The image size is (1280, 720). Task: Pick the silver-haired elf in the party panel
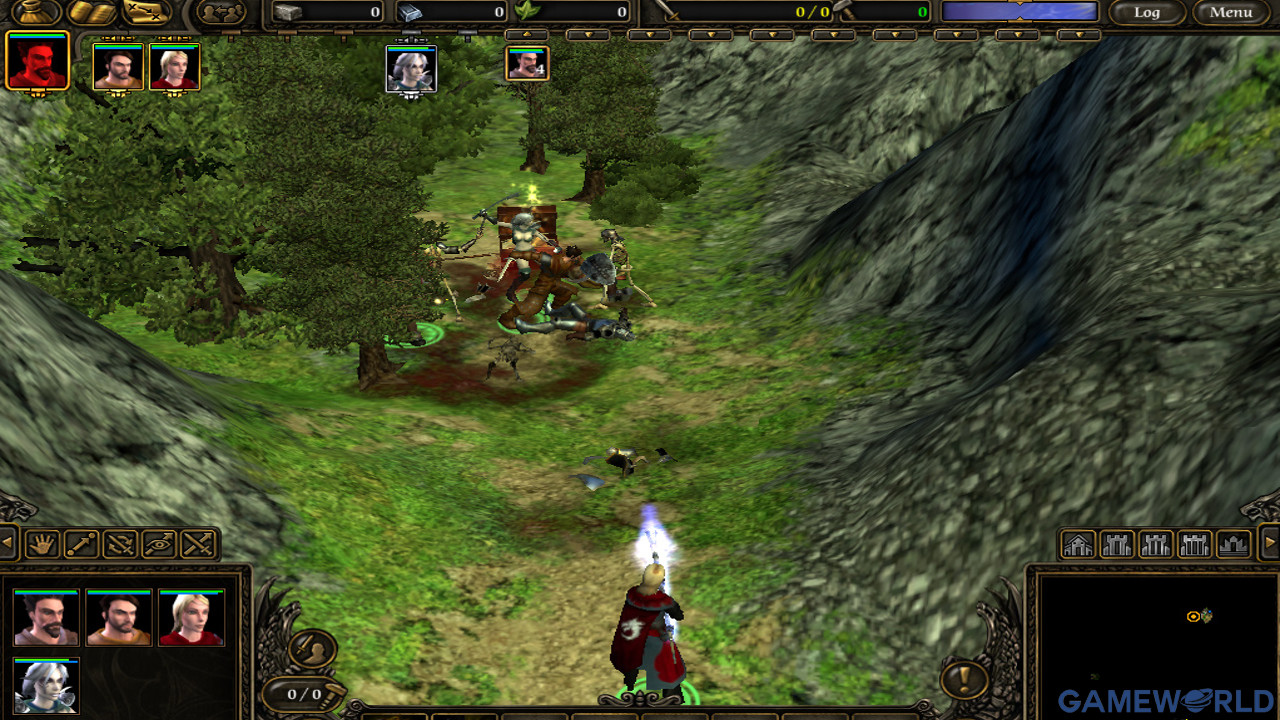pos(46,686)
